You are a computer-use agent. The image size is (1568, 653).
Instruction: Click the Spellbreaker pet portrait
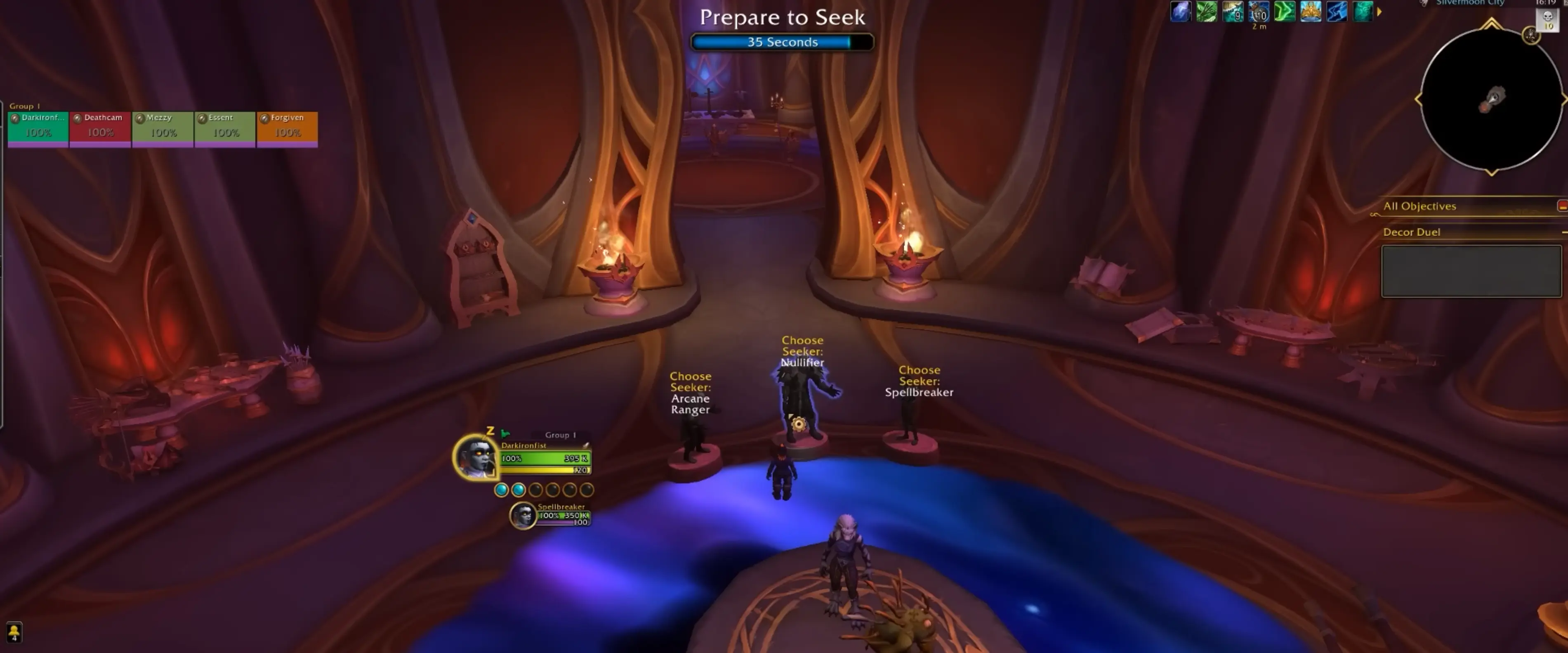[x=522, y=515]
